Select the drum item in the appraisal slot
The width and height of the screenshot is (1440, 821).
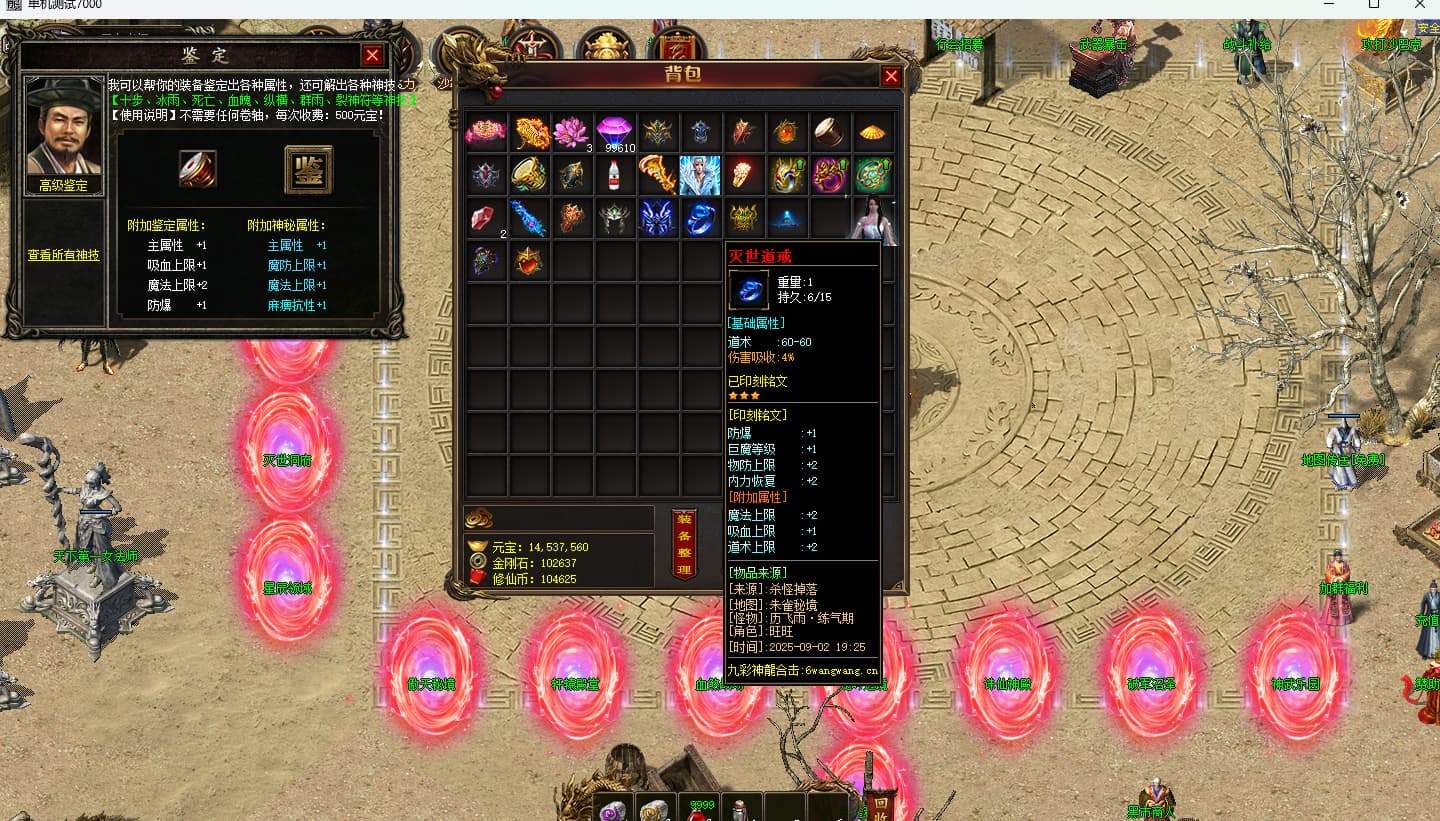click(x=198, y=170)
